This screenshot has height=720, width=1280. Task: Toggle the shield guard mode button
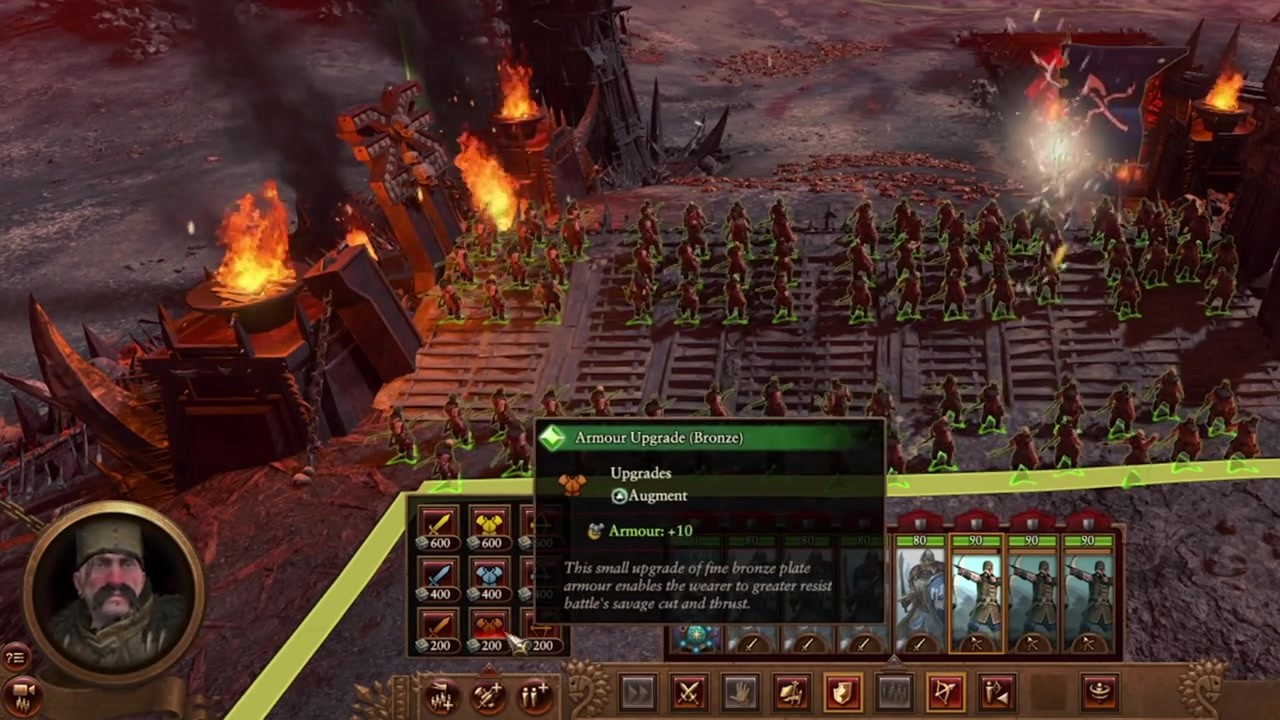843,692
